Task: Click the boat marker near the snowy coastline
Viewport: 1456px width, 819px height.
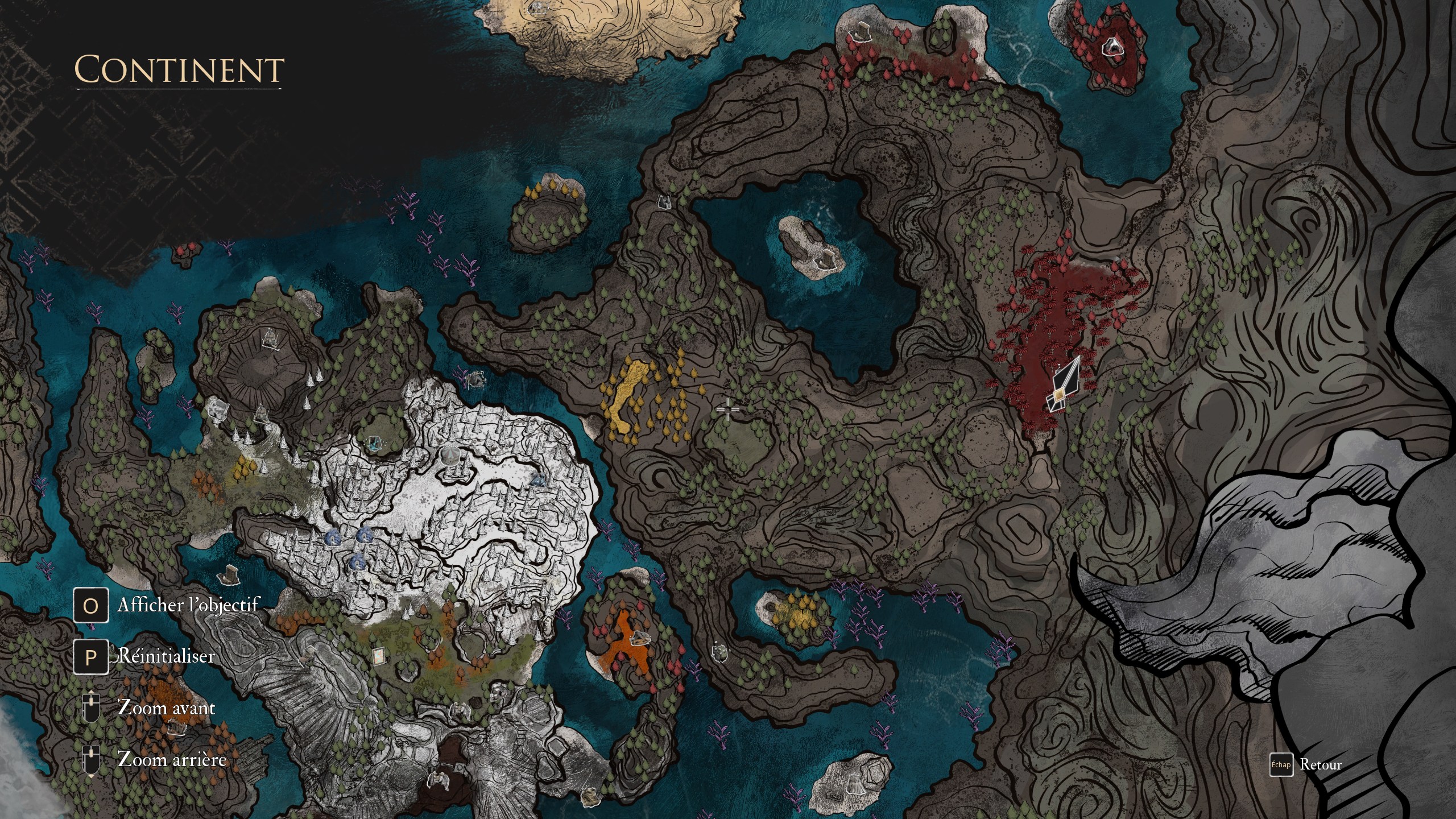Action: point(477,380)
